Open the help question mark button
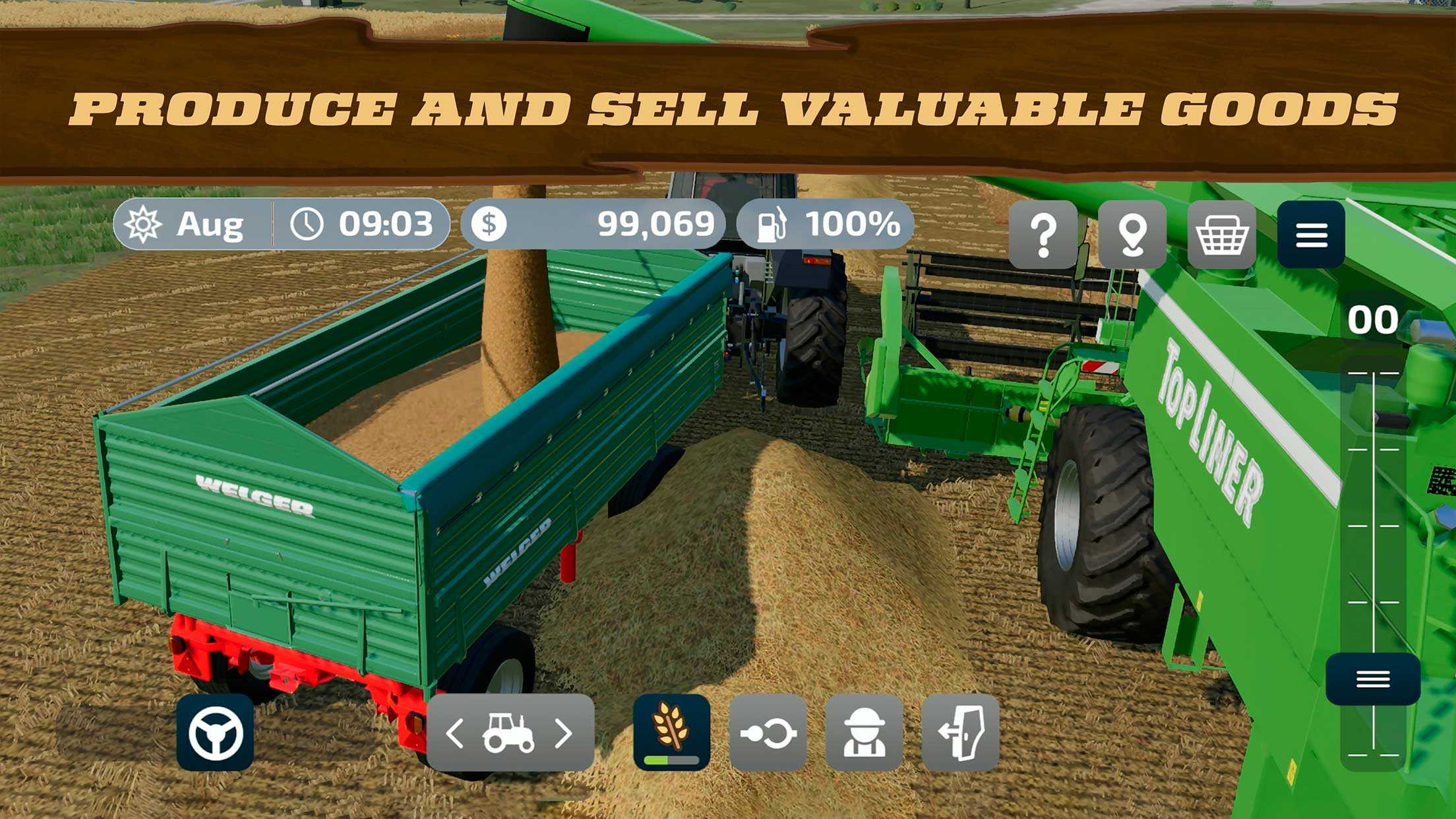This screenshot has height=819, width=1456. [x=1043, y=235]
